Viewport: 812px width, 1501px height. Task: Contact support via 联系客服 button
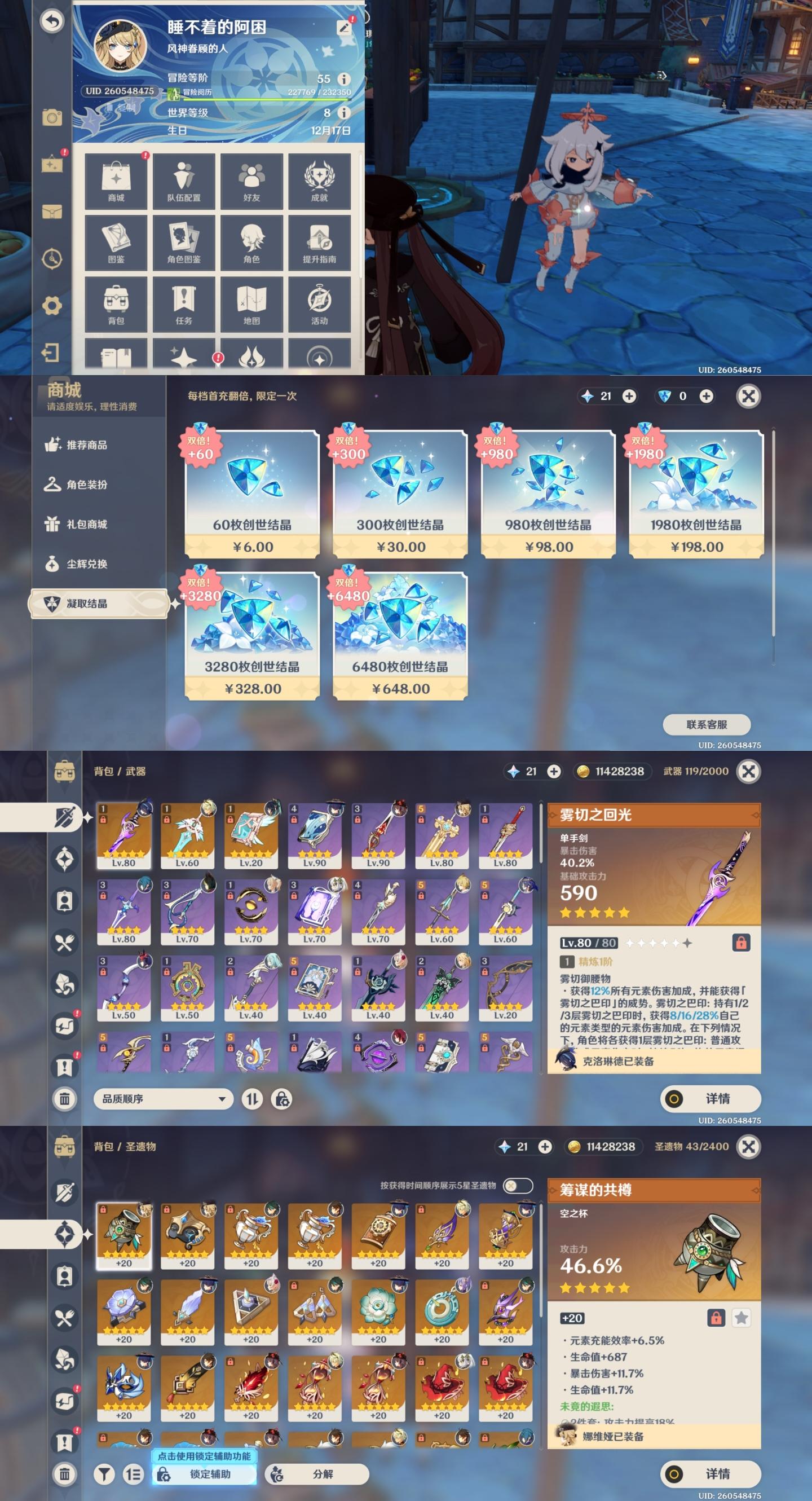click(707, 725)
